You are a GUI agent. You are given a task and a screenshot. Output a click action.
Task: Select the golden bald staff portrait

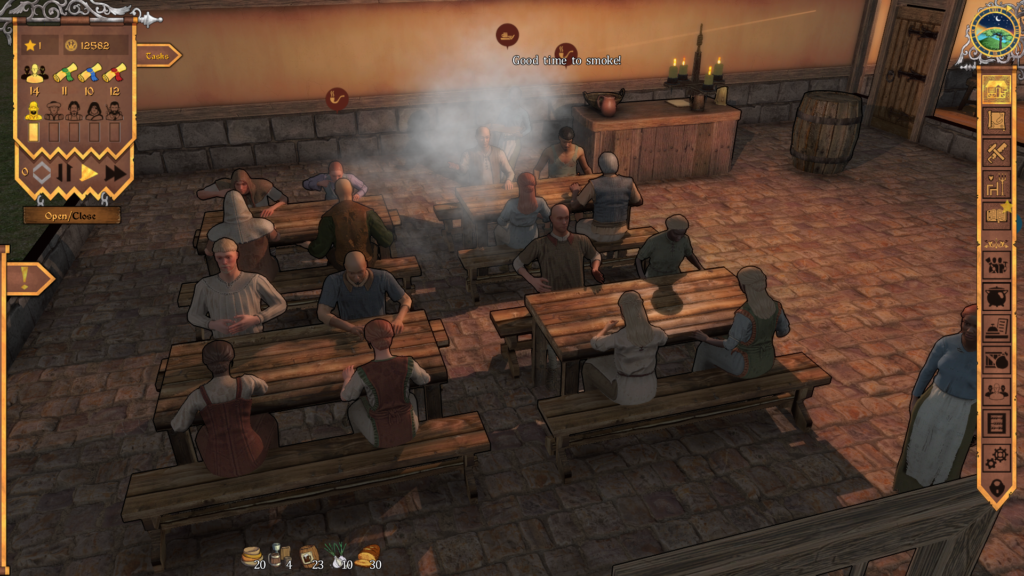tap(33, 110)
